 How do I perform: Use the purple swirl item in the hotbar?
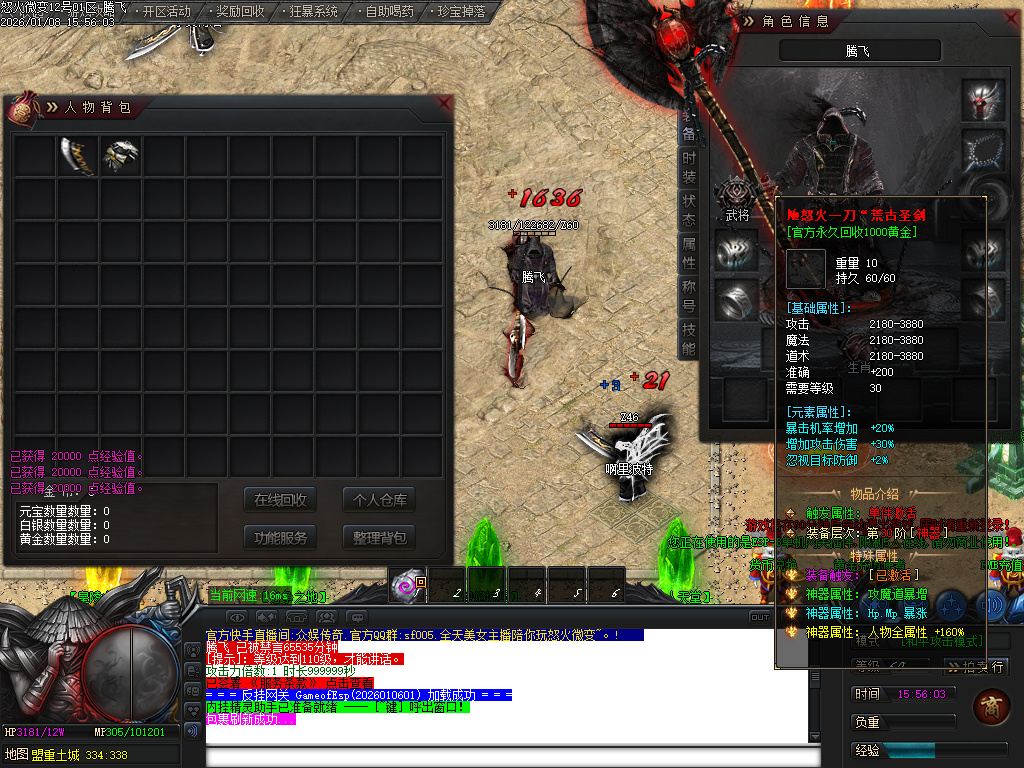407,586
